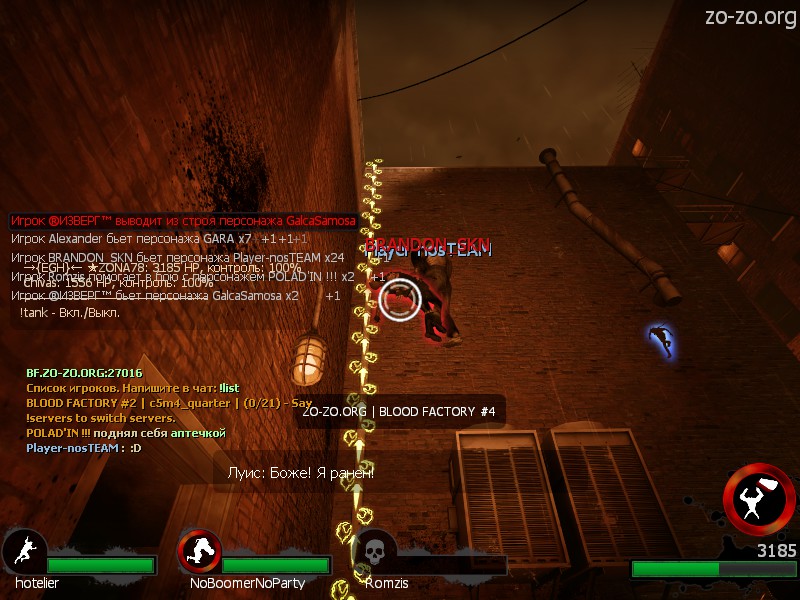Image resolution: width=800 pixels, height=600 pixels.
Task: Select hotelier's teammate portrait
Action: [23, 551]
